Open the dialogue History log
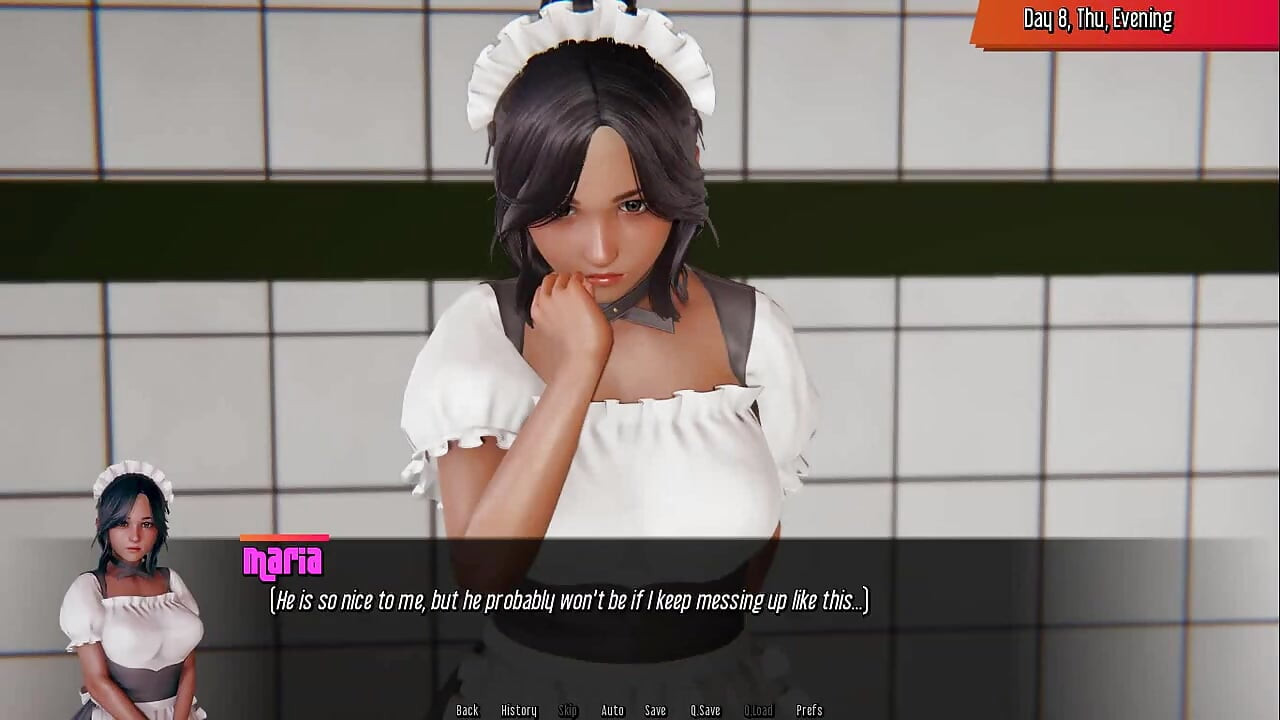The height and width of the screenshot is (720, 1280). click(518, 710)
